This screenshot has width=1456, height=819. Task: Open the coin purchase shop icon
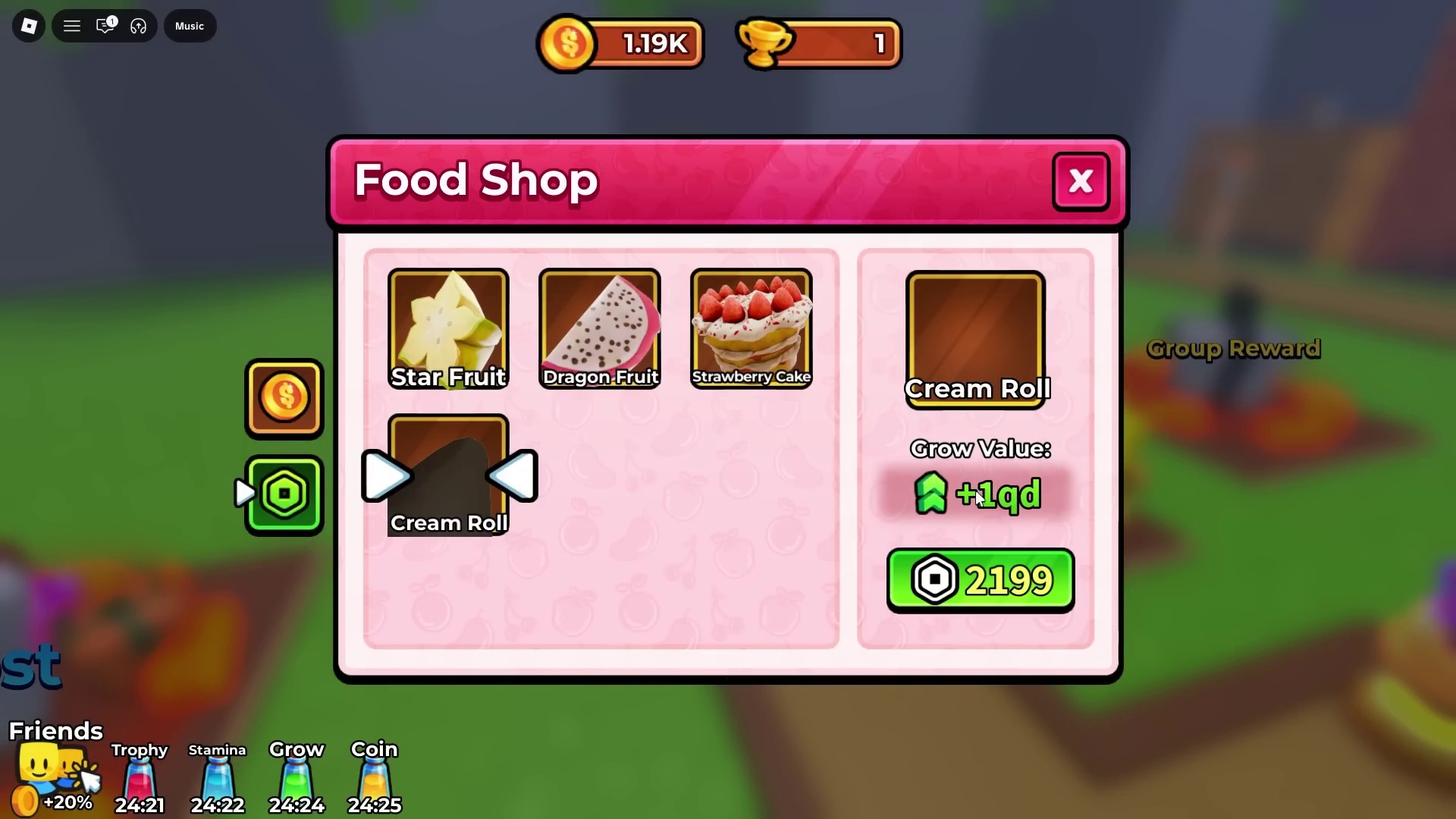click(x=283, y=399)
